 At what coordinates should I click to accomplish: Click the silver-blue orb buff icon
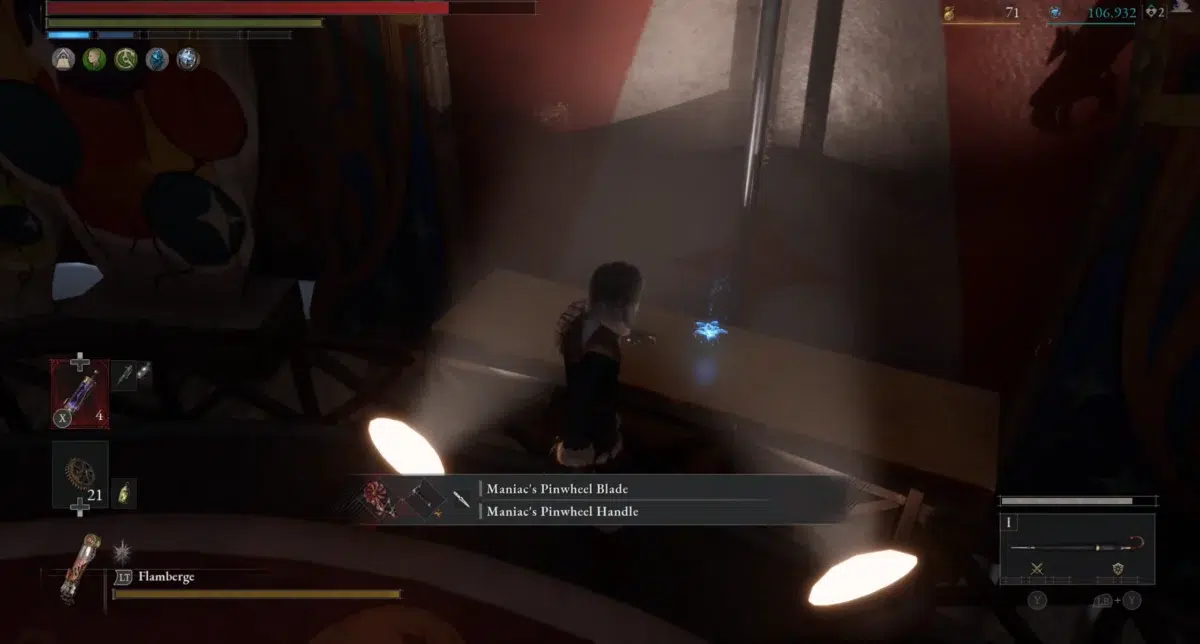(x=188, y=59)
